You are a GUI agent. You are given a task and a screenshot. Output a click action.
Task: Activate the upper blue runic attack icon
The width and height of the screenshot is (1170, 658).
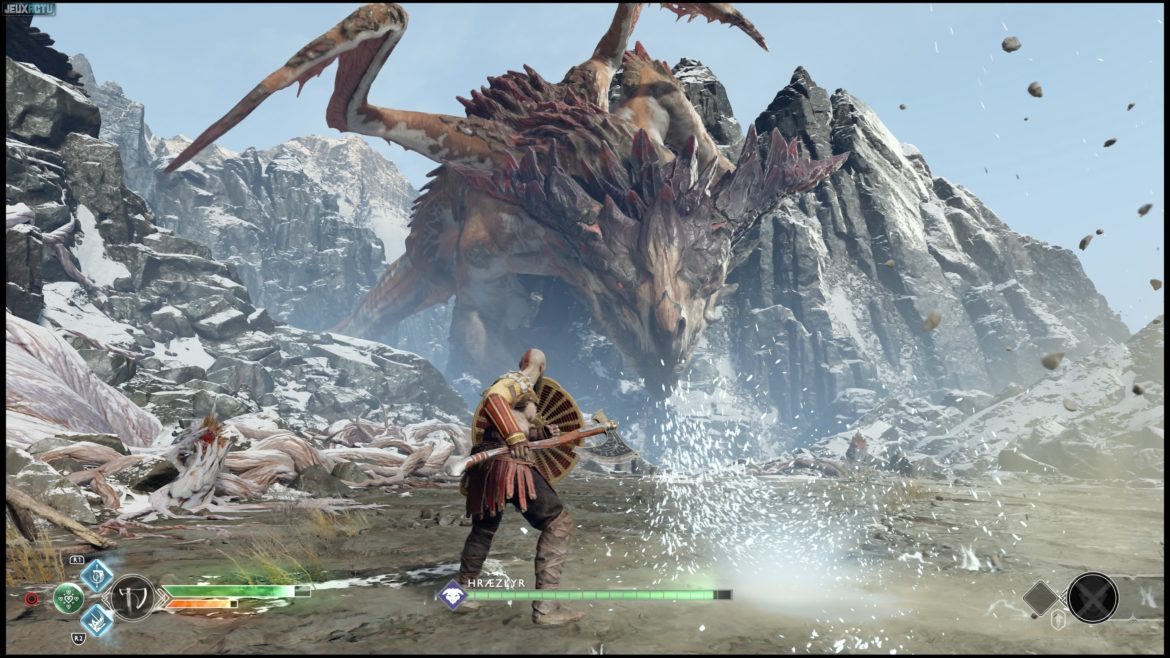click(97, 575)
